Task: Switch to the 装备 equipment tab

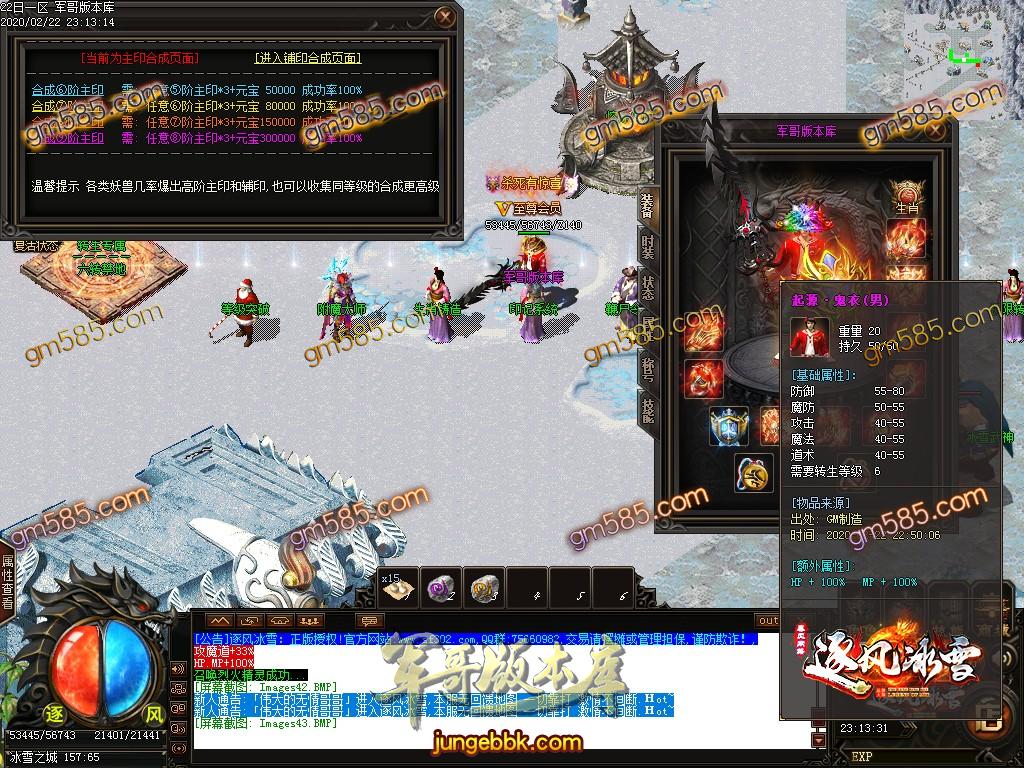Action: 647,205
